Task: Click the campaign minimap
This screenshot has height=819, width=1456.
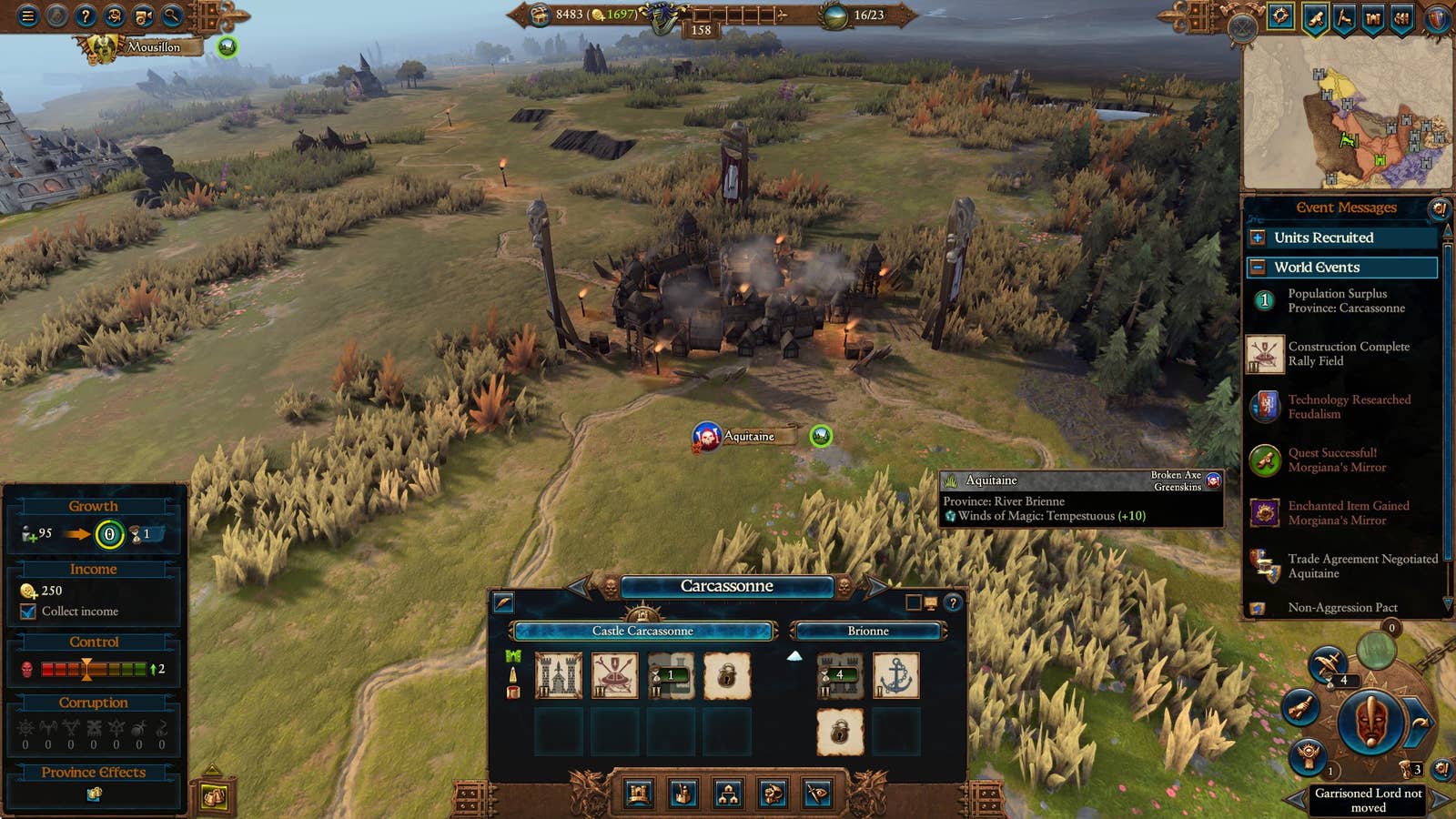Action: (1347, 114)
